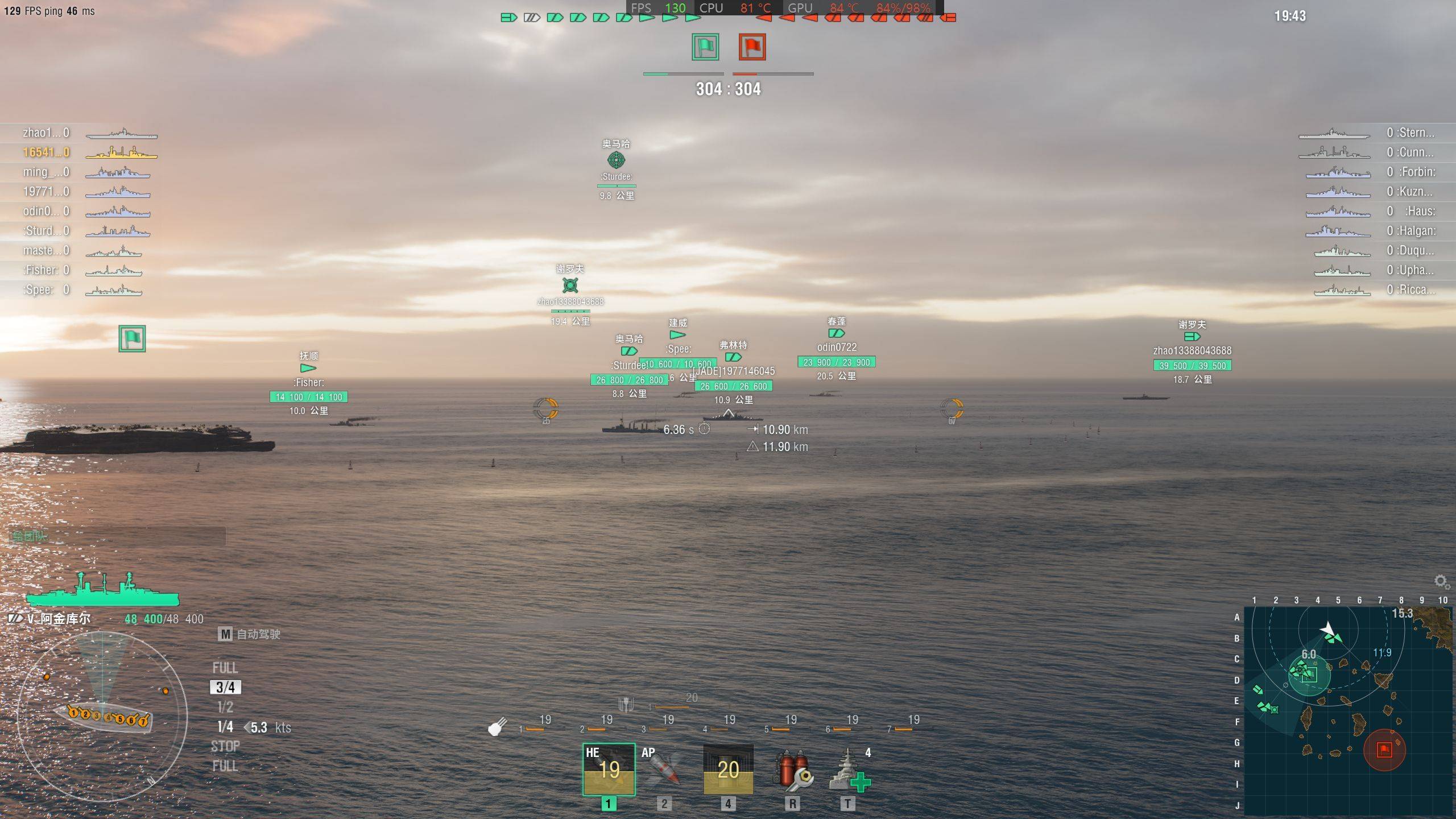Set engine telegraph to 1/2 speed

225,707
